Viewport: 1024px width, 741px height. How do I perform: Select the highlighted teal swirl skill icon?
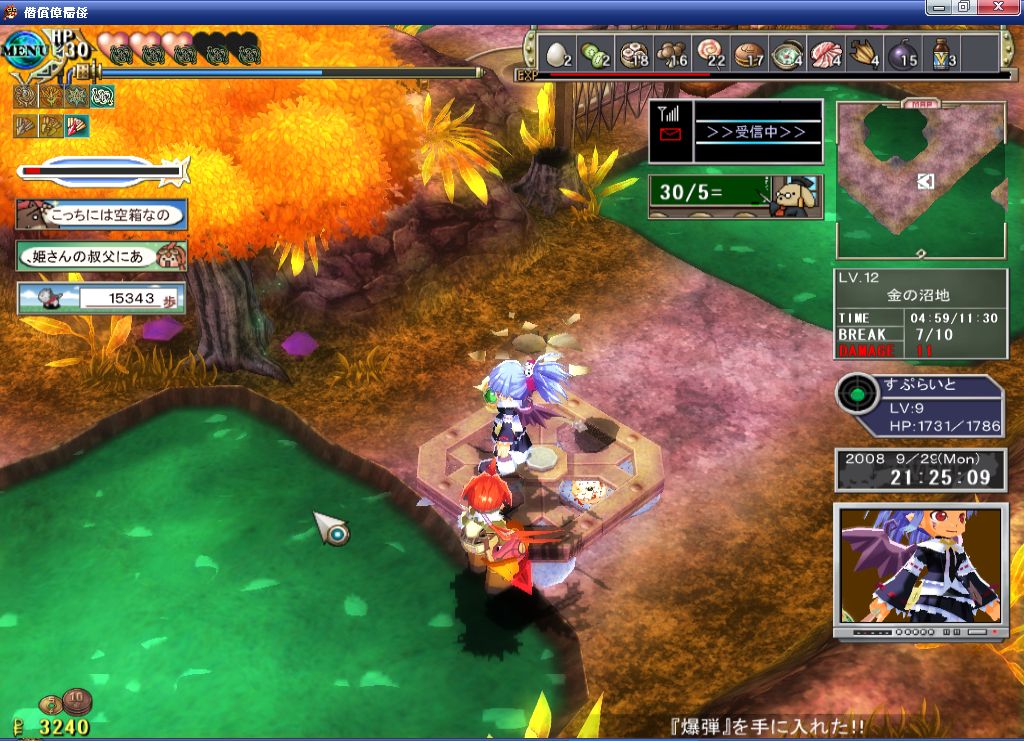102,96
